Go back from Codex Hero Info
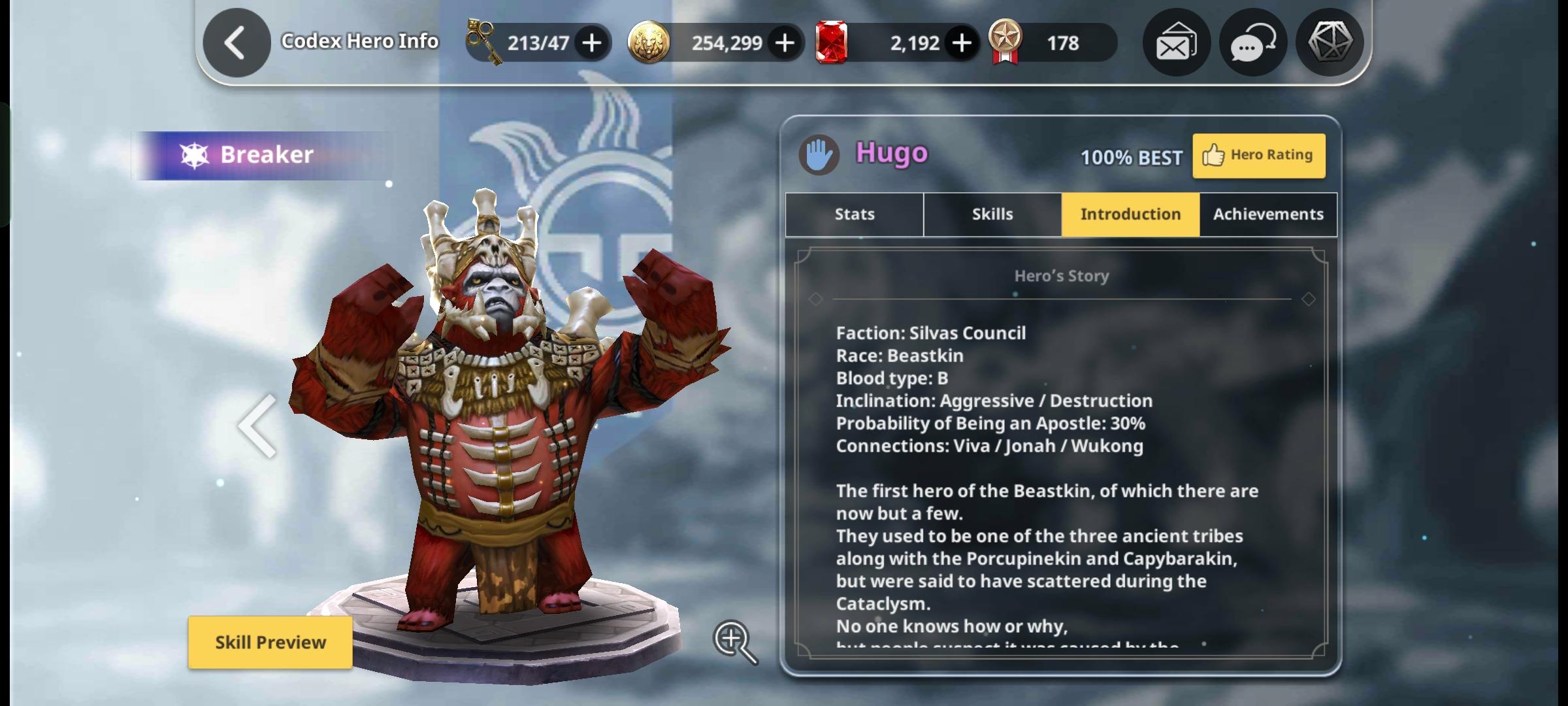1568x706 pixels. point(237,43)
